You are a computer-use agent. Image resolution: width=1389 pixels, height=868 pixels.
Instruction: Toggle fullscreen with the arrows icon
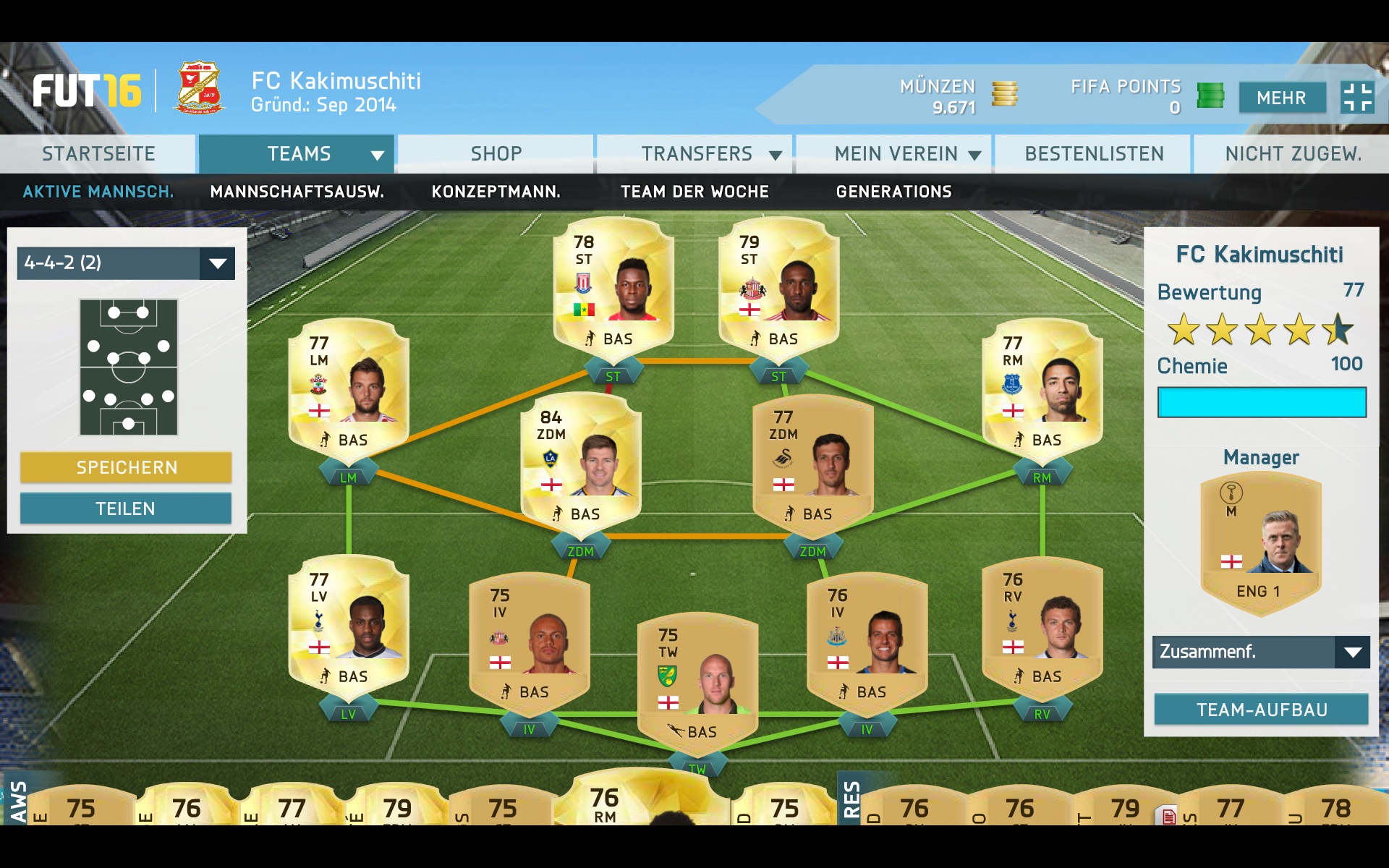[1356, 98]
